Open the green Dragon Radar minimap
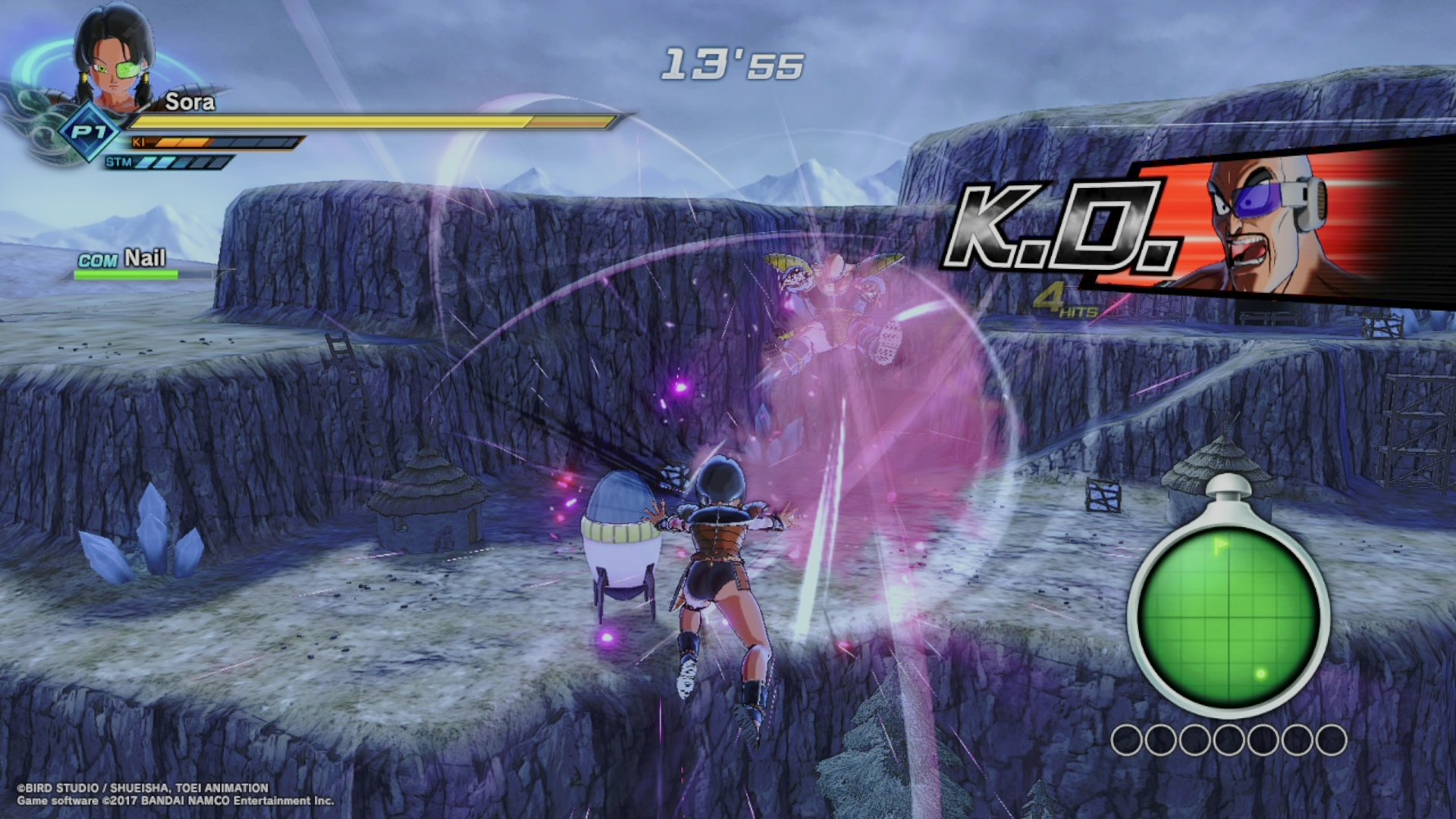 [x=1227, y=614]
